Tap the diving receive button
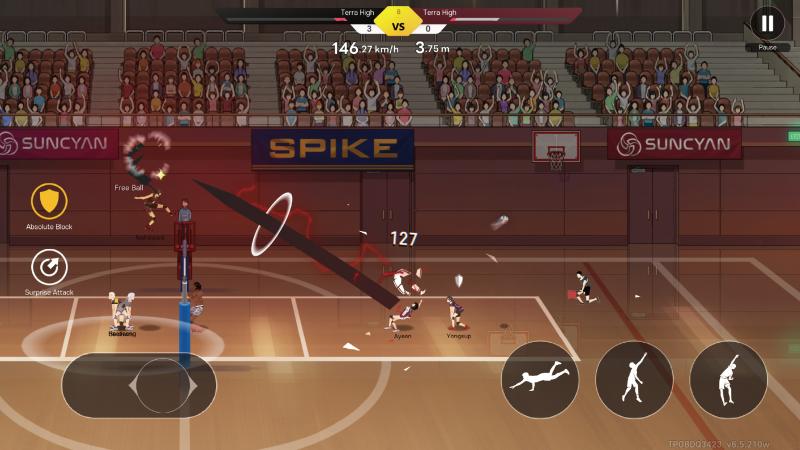This screenshot has width=800, height=450. [x=540, y=380]
